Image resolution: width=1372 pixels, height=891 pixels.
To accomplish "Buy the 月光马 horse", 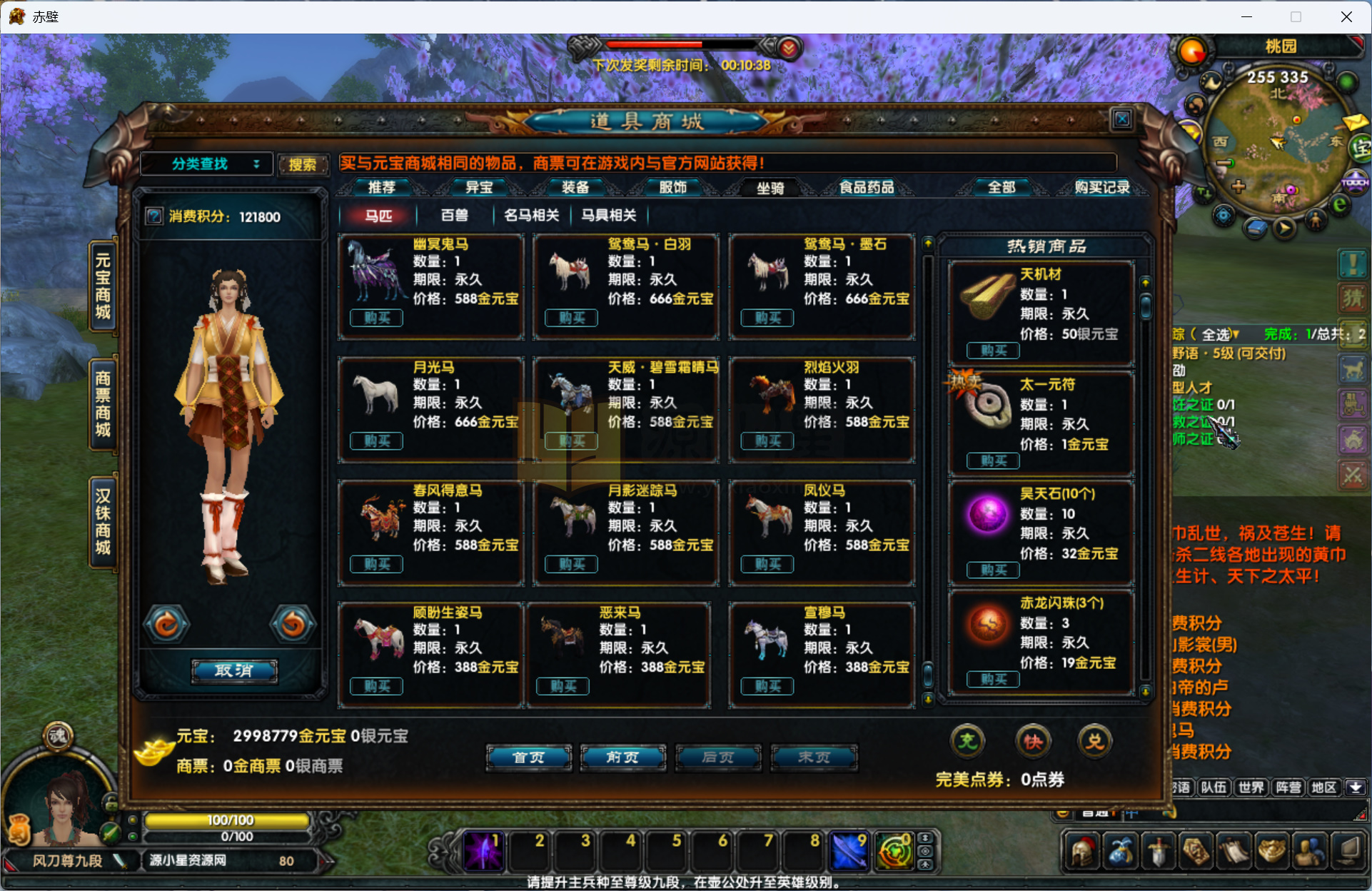I will (376, 441).
